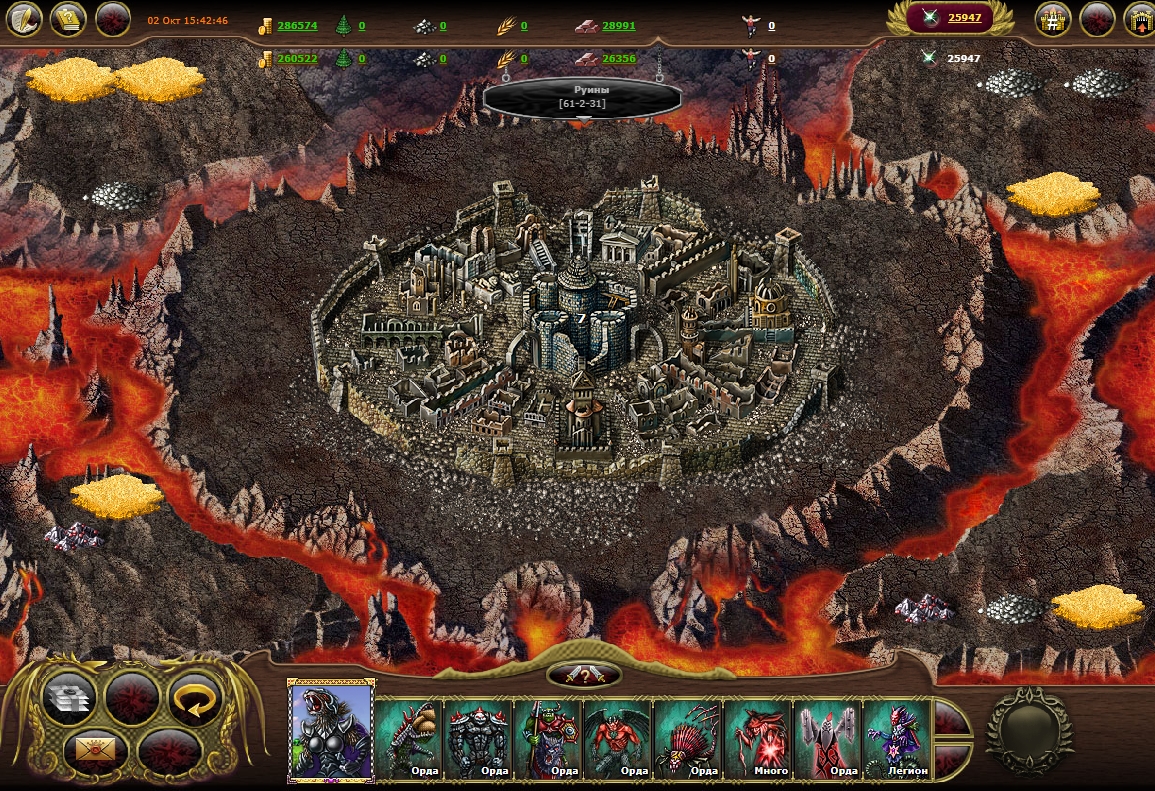
Task: Click the 25947 crystal balance link
Action: (x=964, y=18)
